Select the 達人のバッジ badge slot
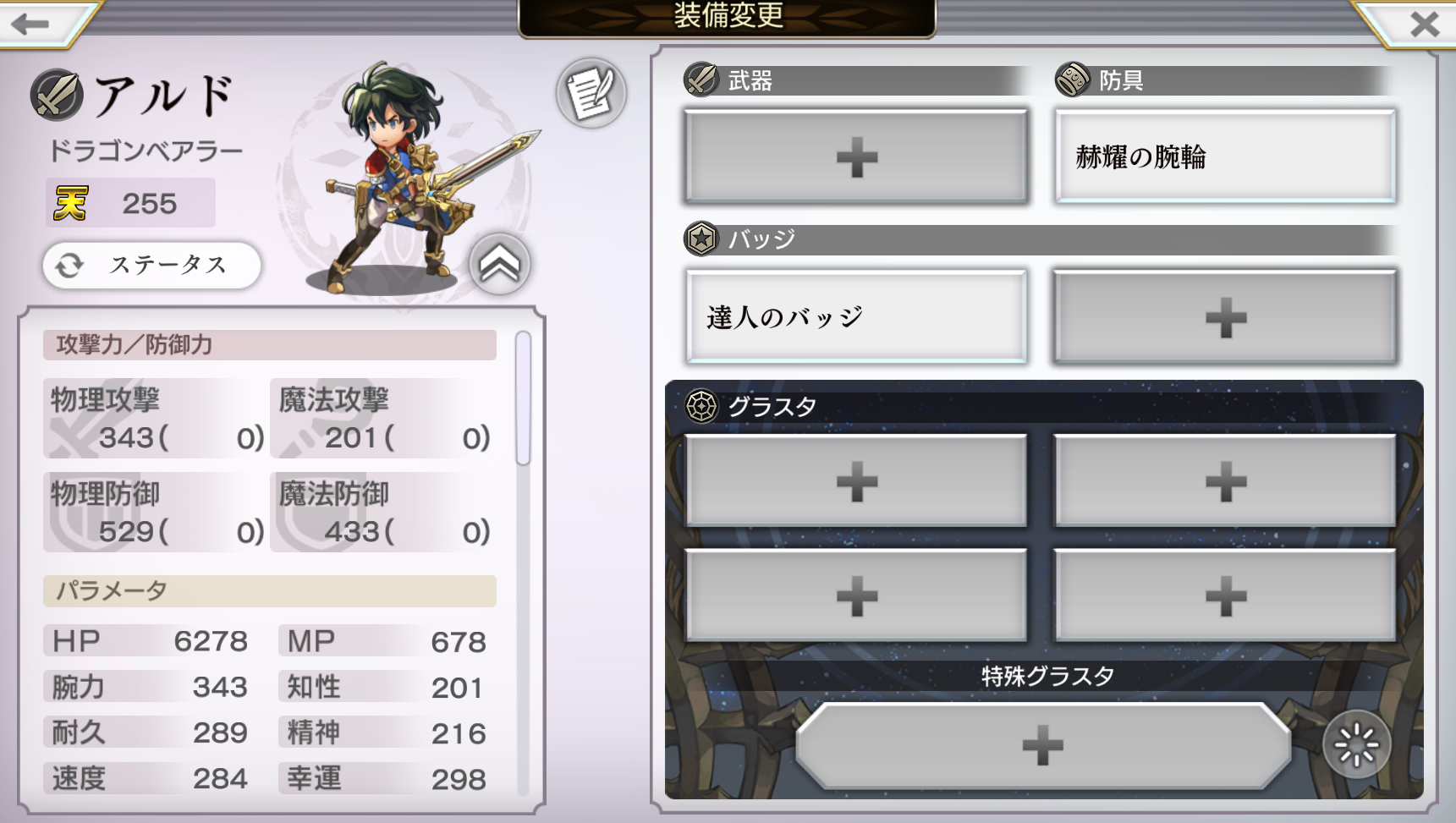 click(x=856, y=317)
